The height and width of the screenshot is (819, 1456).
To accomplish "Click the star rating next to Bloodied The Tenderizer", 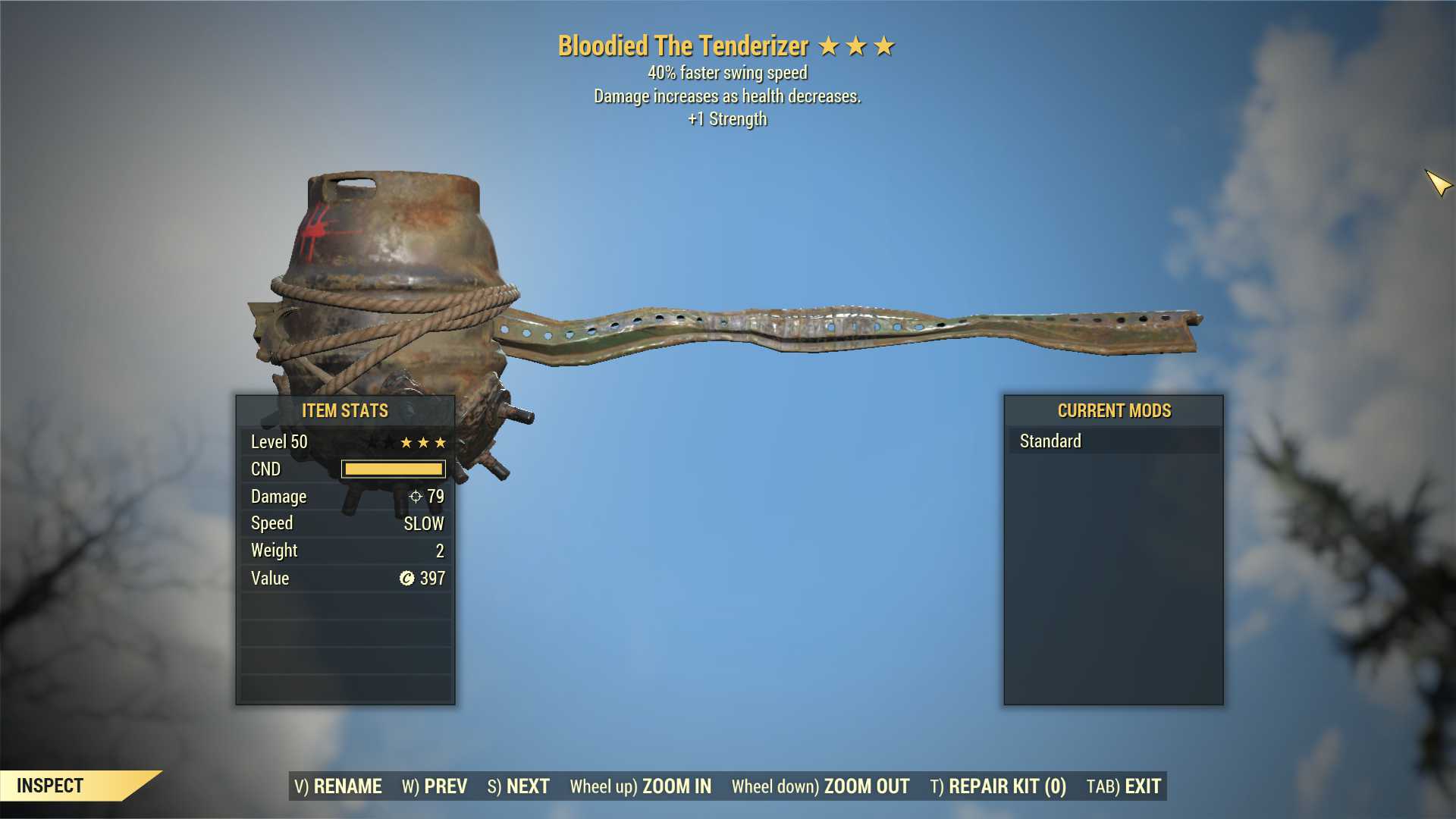I will [x=855, y=45].
